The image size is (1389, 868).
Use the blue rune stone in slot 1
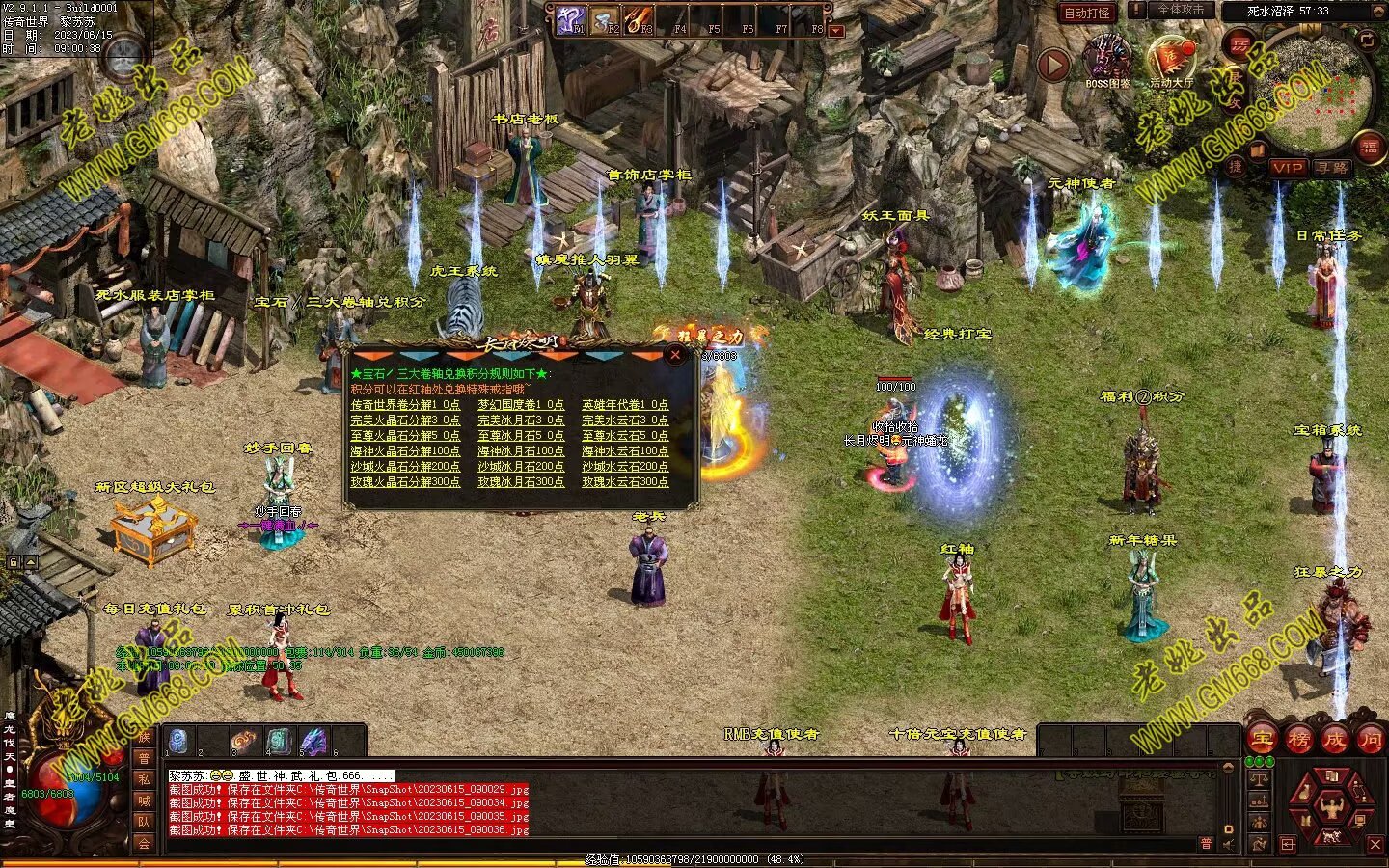click(177, 741)
